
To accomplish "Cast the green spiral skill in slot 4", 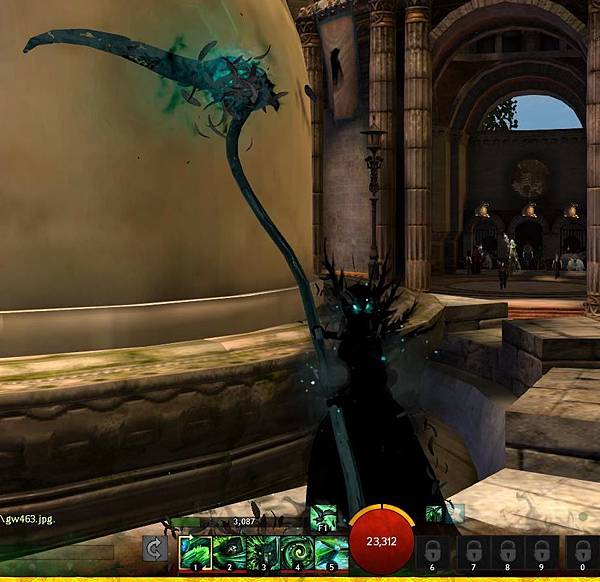I will (x=298, y=553).
